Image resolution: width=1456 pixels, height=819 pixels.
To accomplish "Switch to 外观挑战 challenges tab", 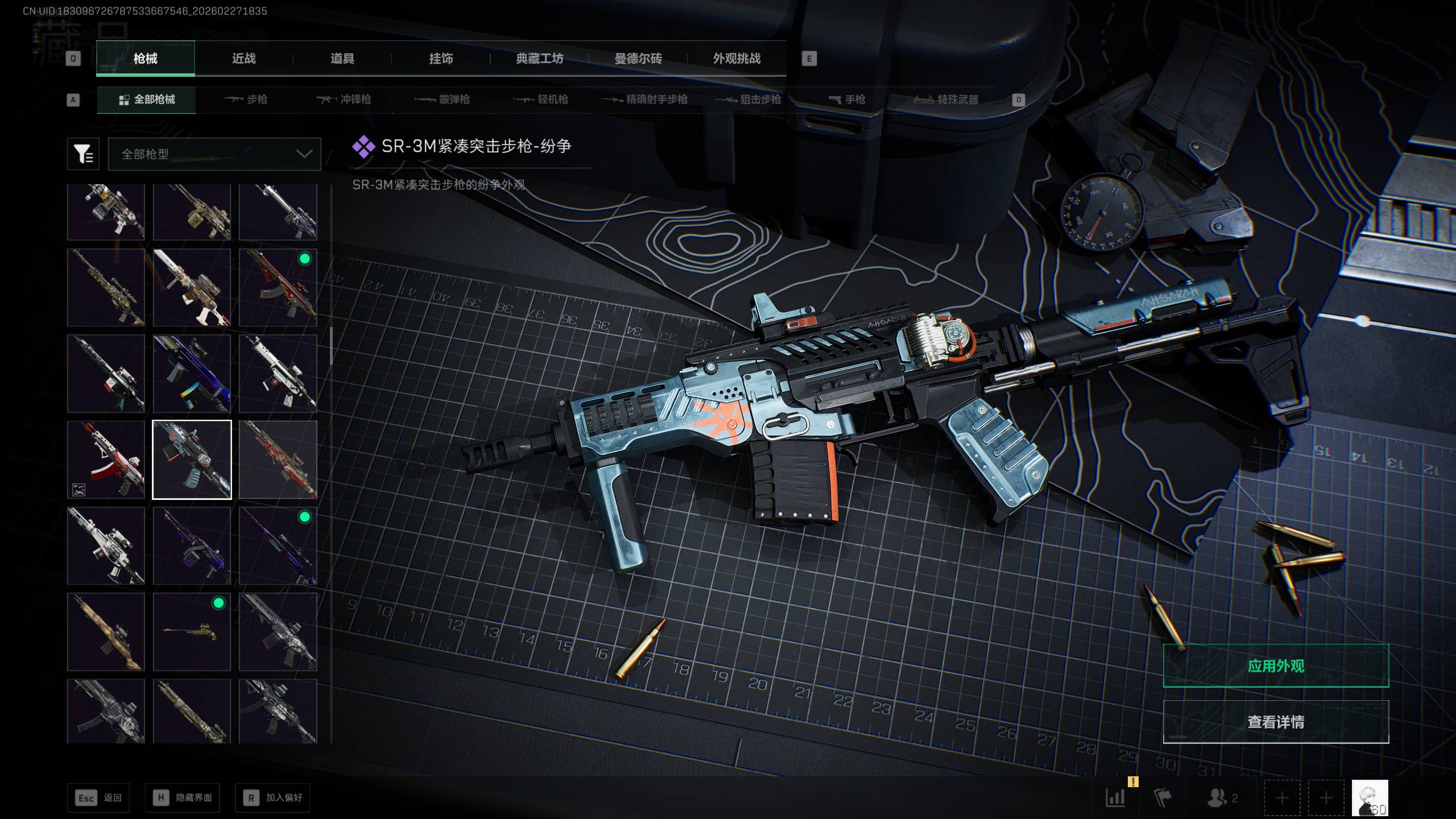I will coord(737,59).
